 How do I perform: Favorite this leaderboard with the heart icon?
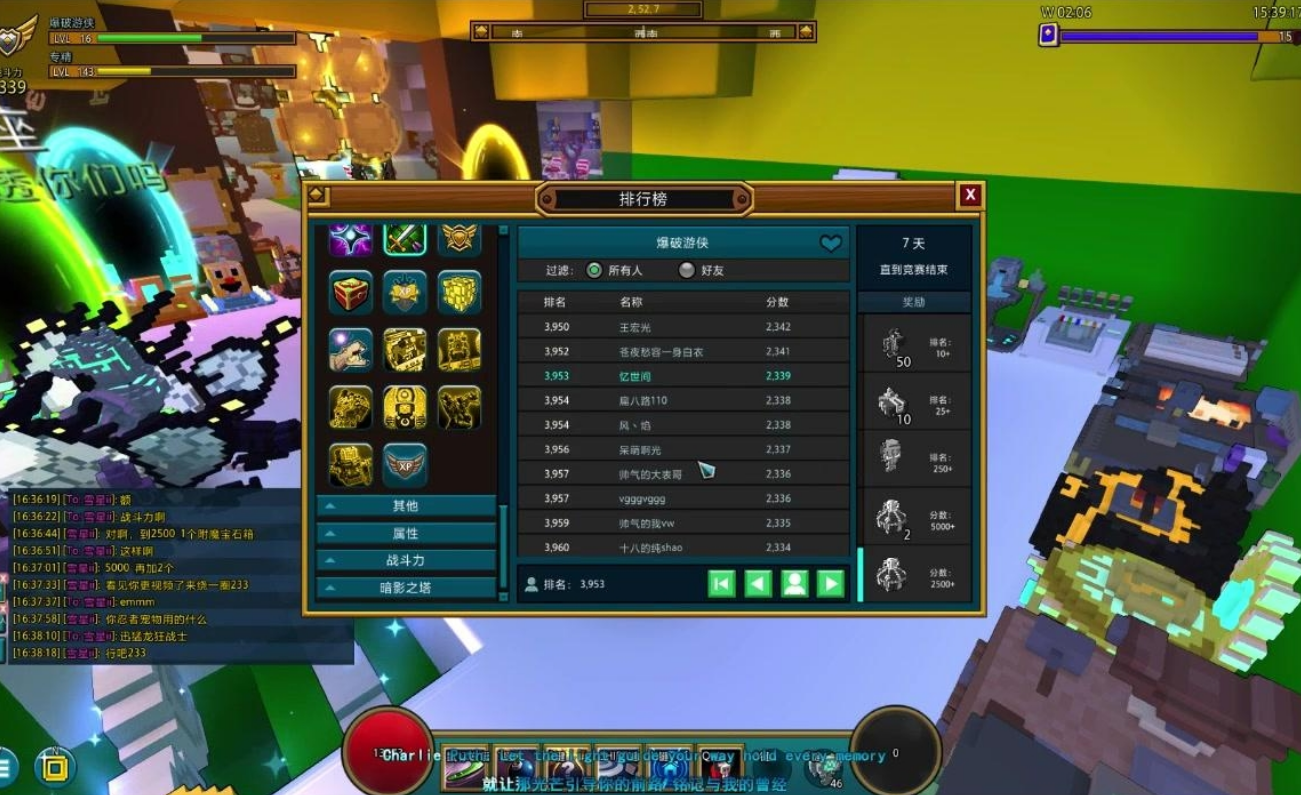point(831,243)
